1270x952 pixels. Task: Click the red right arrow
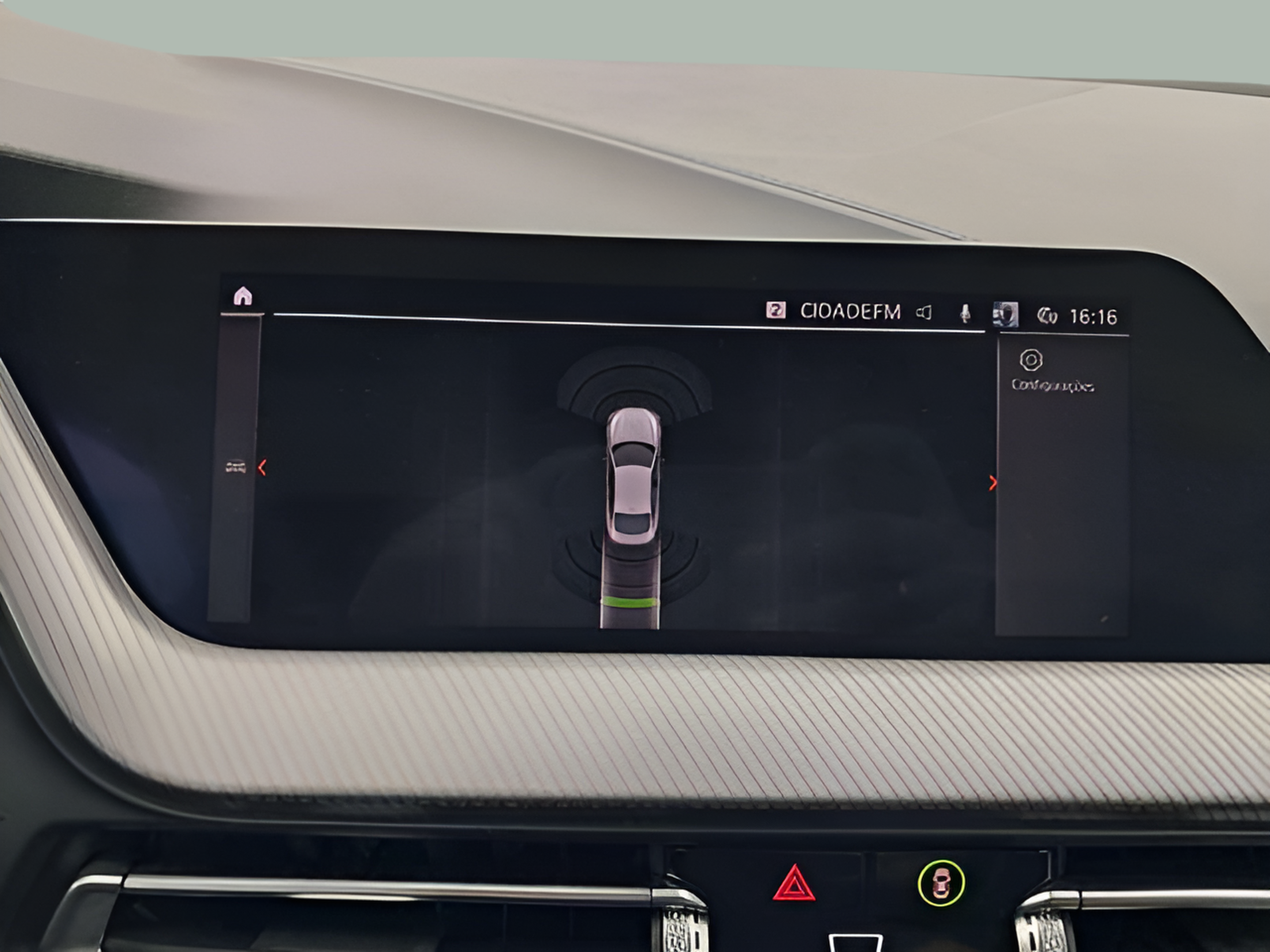[993, 483]
